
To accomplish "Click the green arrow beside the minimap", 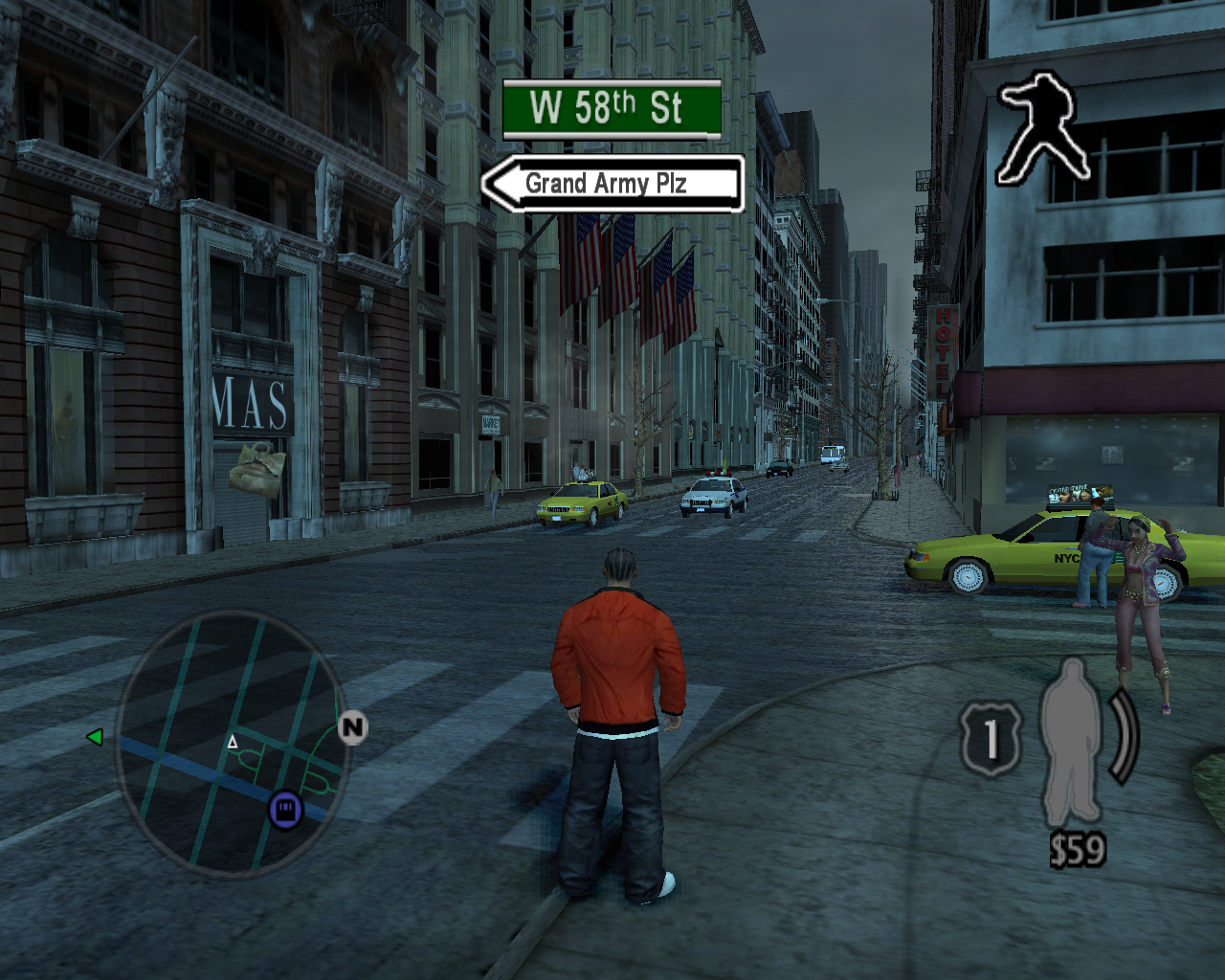I will 95,737.
